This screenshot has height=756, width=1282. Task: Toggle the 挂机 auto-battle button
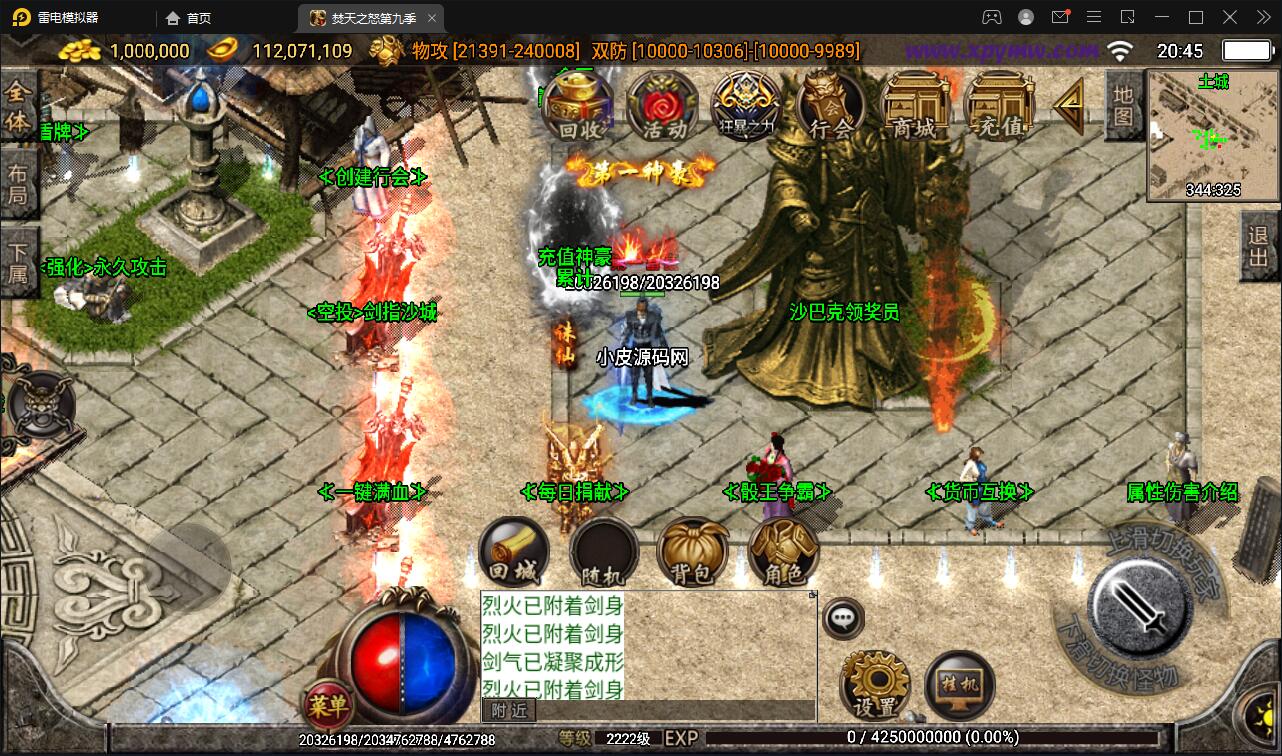pos(960,685)
